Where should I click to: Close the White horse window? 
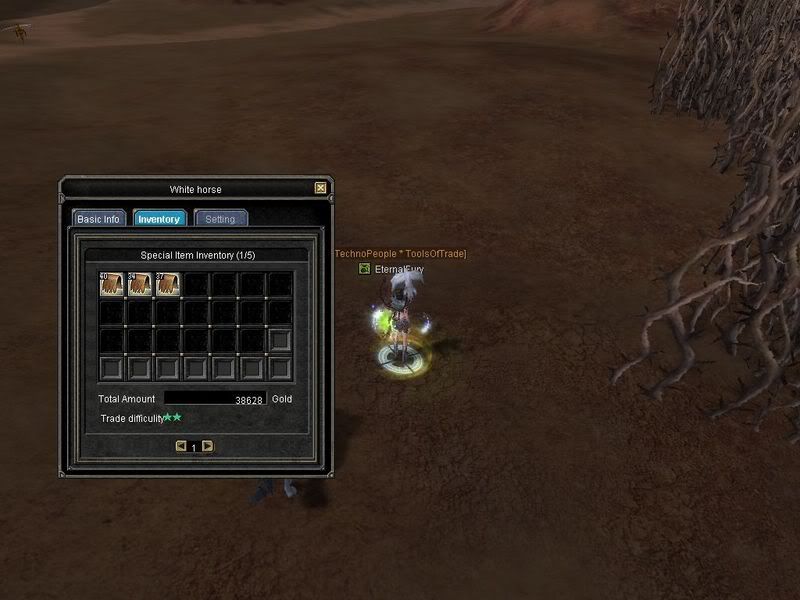pyautogui.click(x=320, y=188)
